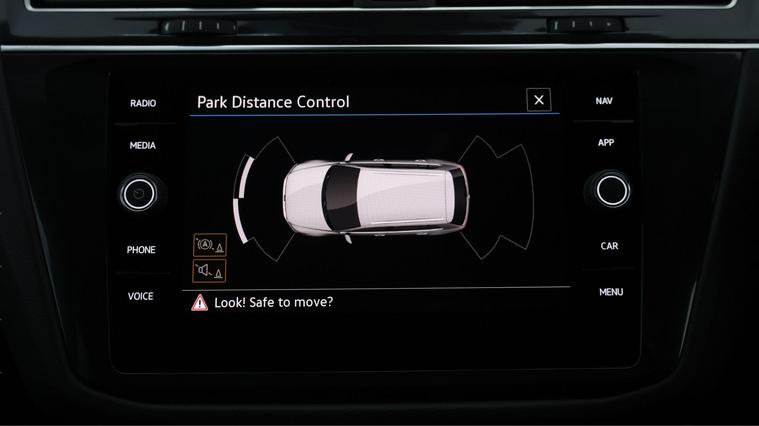Open the APP menu
The width and height of the screenshot is (759, 426).
[606, 143]
